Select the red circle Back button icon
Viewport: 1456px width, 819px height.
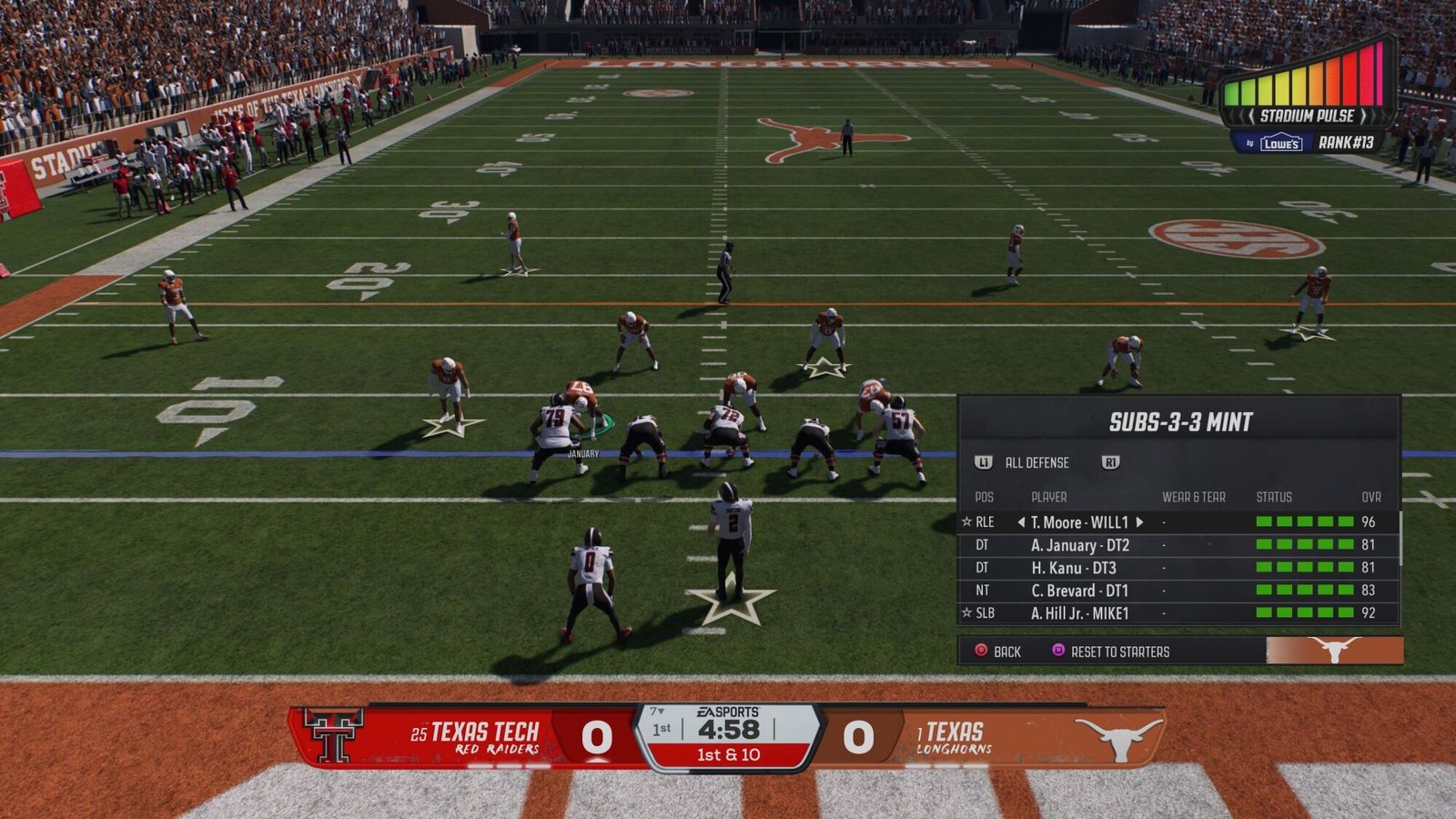point(981,650)
